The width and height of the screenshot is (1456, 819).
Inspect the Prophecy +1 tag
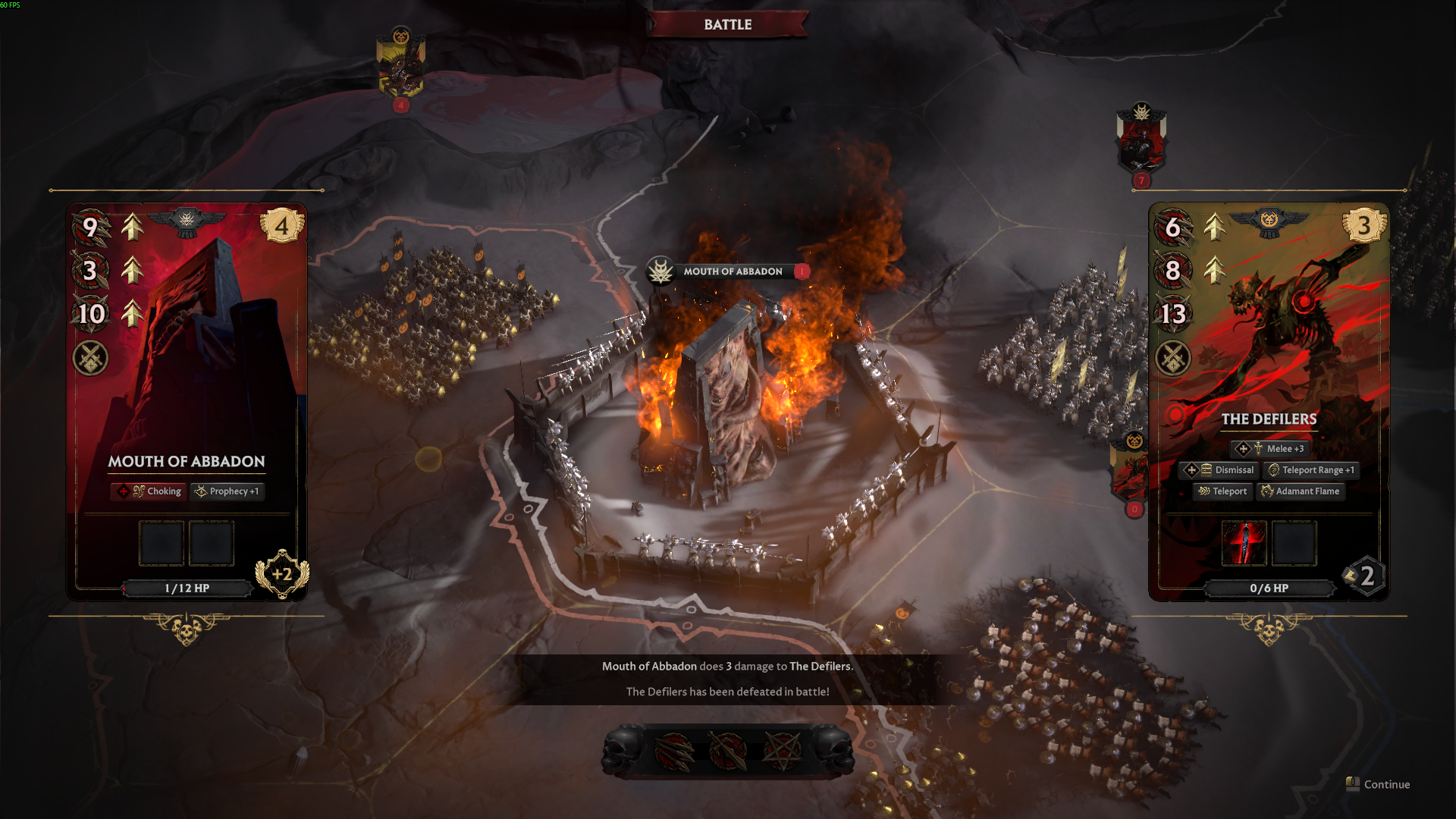227,491
